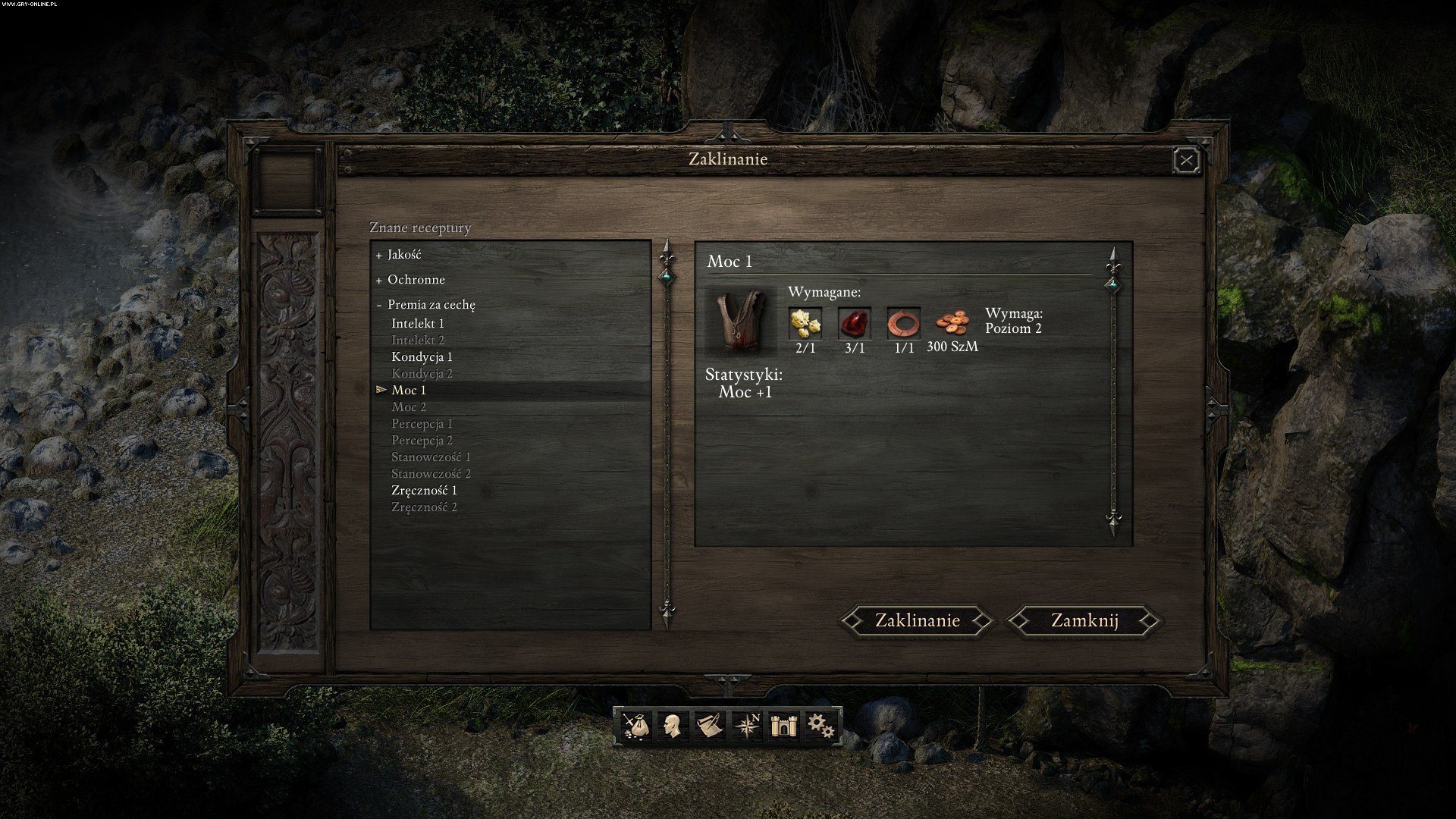Viewport: 1456px width, 819px height.
Task: Confirm enchanting with the Zaklinanie button
Action: [x=917, y=620]
